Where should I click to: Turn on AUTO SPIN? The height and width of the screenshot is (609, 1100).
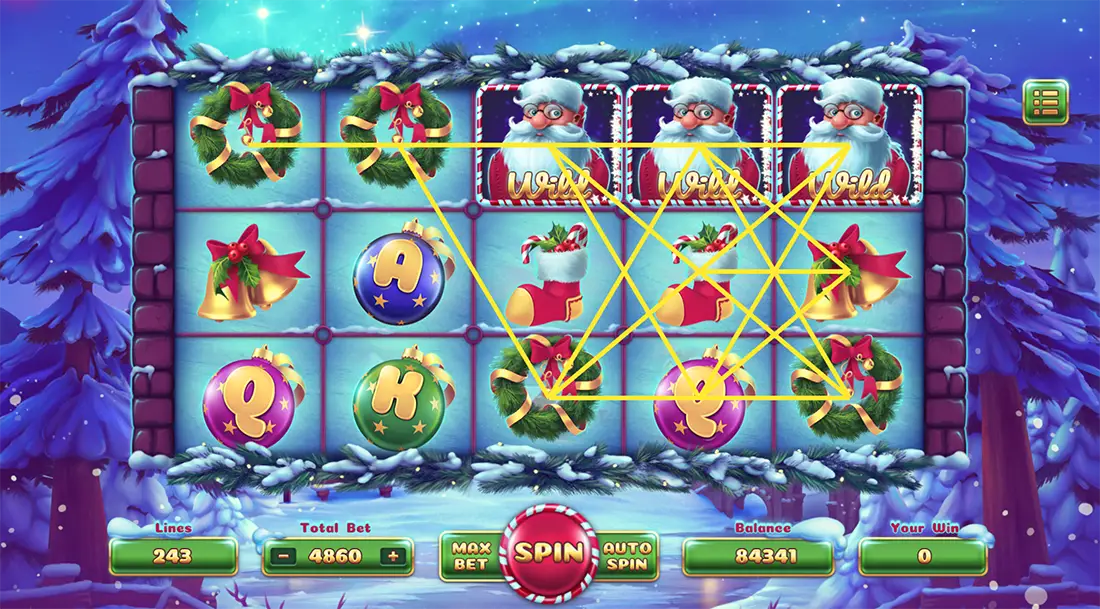click(629, 556)
